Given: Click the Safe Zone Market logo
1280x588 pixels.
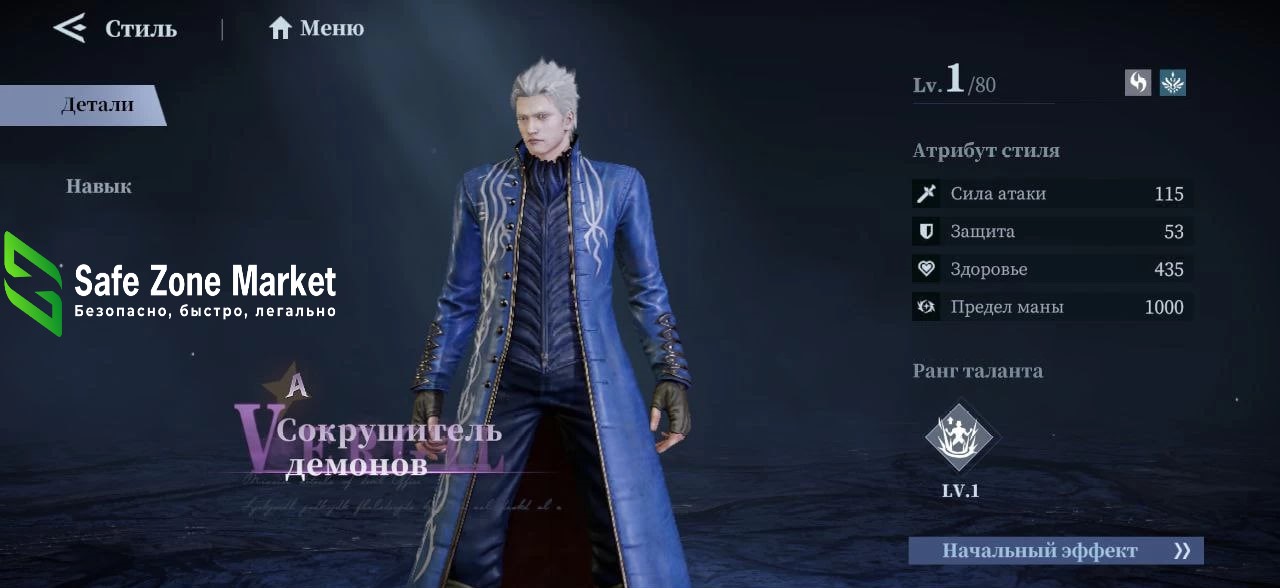Looking at the screenshot, I should click(x=170, y=285).
